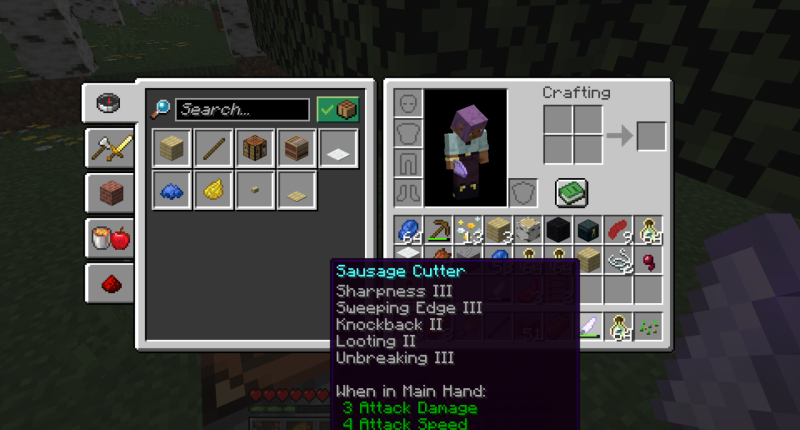
Task: Select the blue dye recipe
Action: click(173, 190)
